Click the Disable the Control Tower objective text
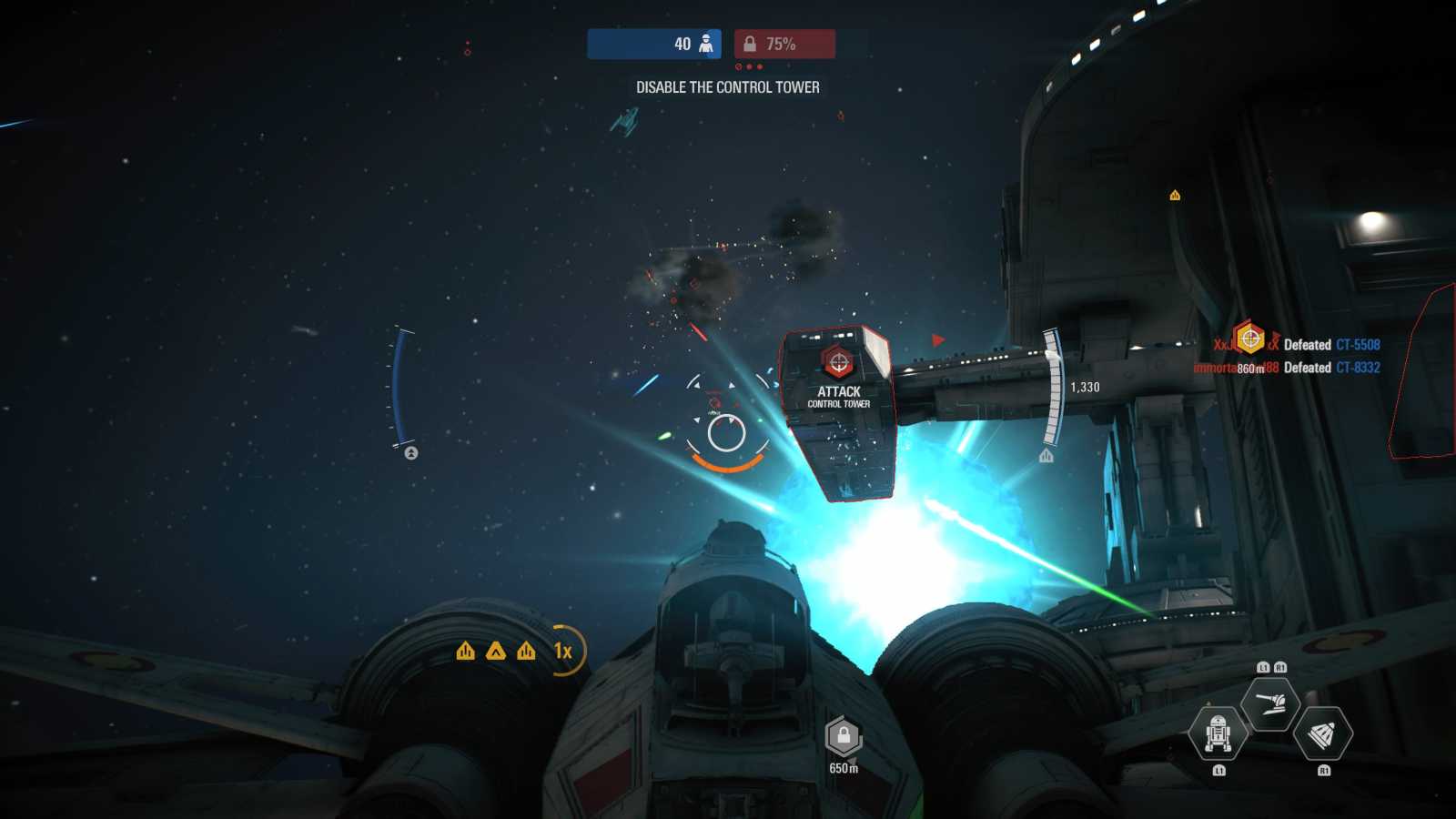 727,87
